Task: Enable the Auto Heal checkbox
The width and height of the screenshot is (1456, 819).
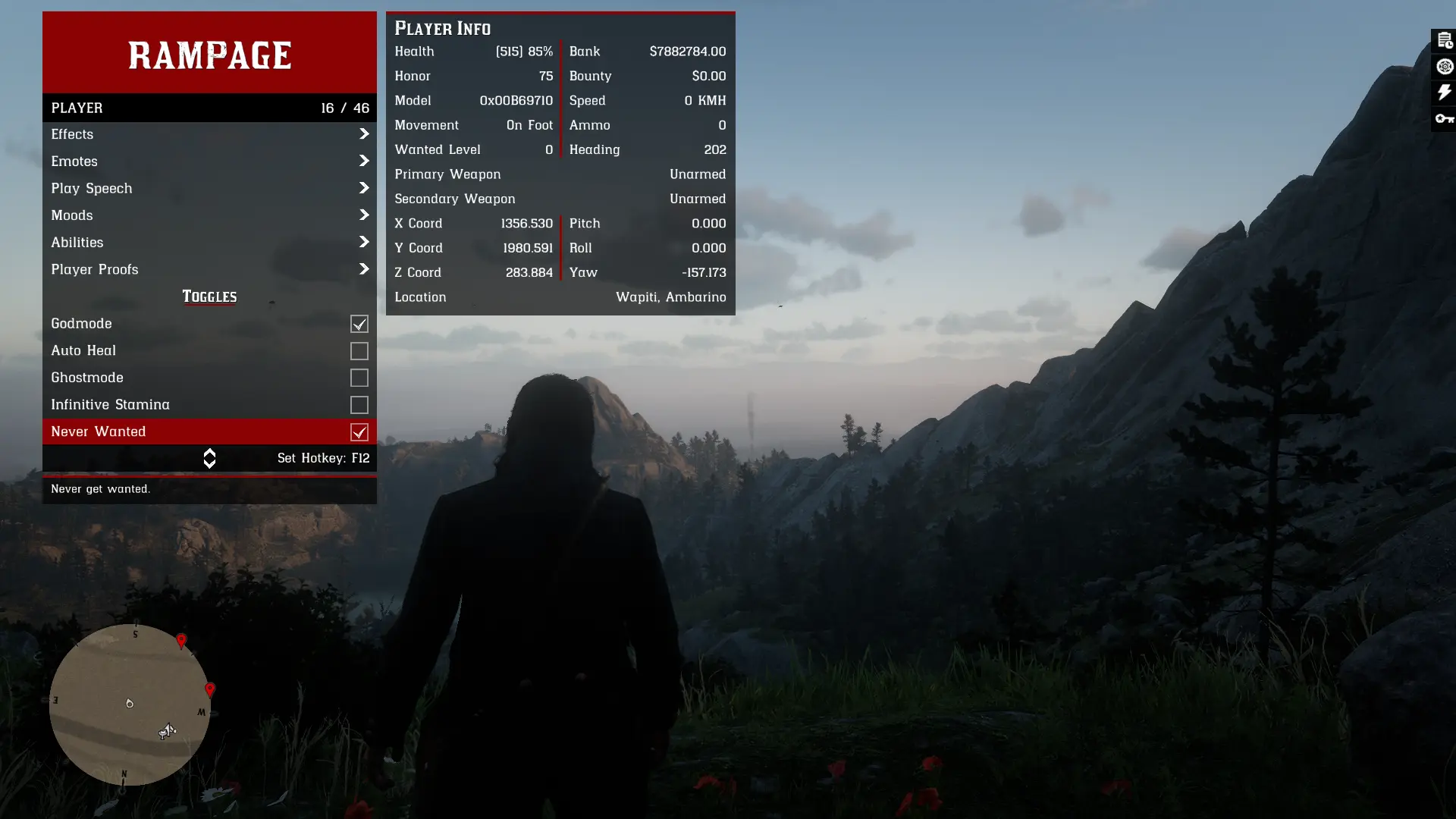Action: [x=359, y=350]
